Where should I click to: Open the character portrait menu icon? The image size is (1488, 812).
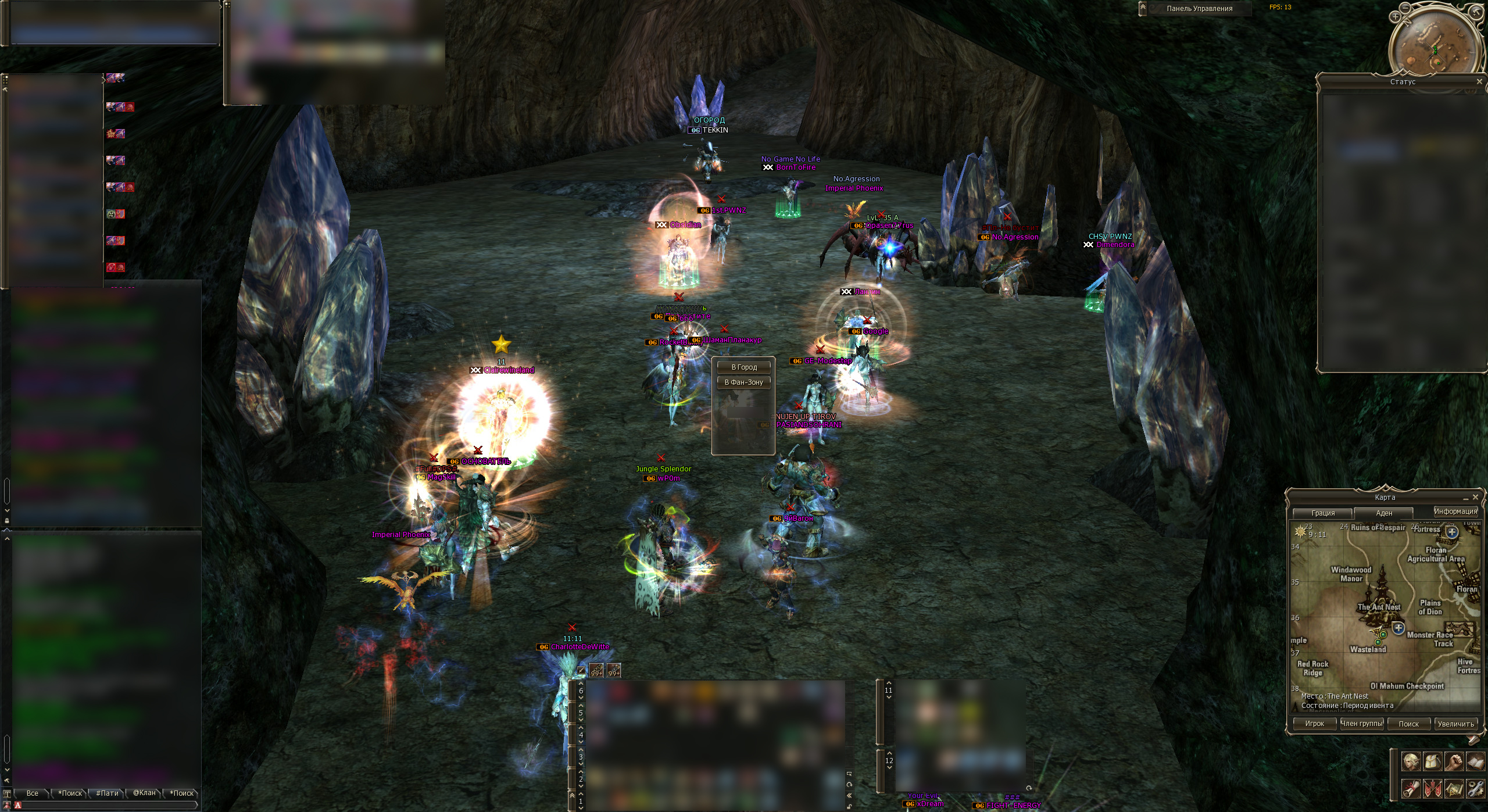click(x=1411, y=761)
